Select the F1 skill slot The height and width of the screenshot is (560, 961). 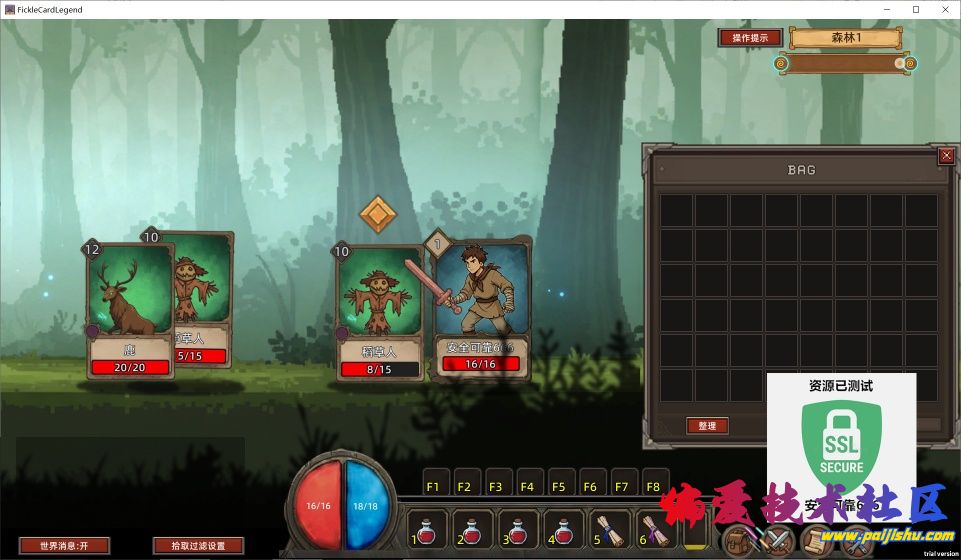point(434,486)
